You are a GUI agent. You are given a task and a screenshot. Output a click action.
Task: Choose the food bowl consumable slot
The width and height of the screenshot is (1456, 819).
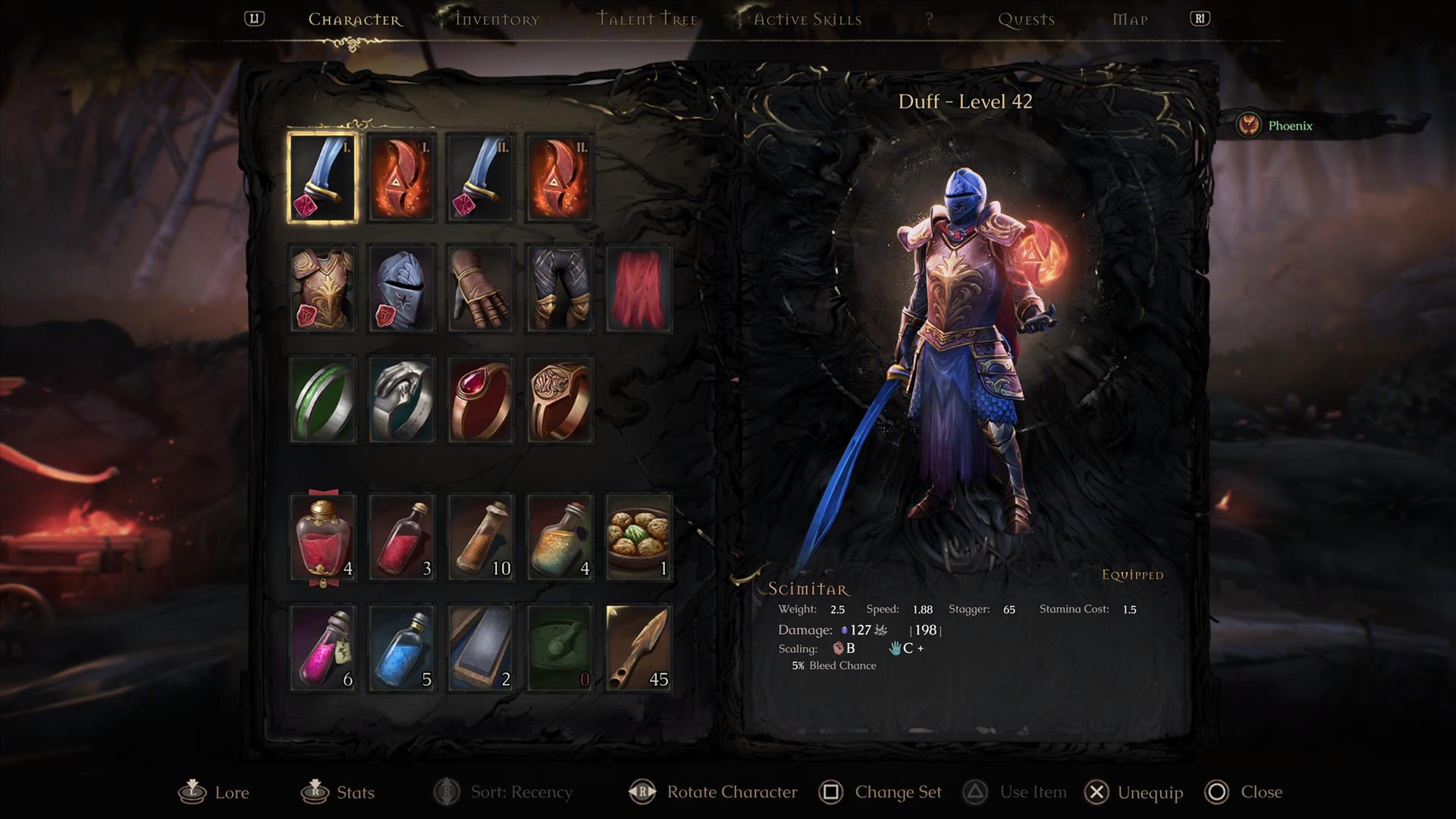coord(639,538)
